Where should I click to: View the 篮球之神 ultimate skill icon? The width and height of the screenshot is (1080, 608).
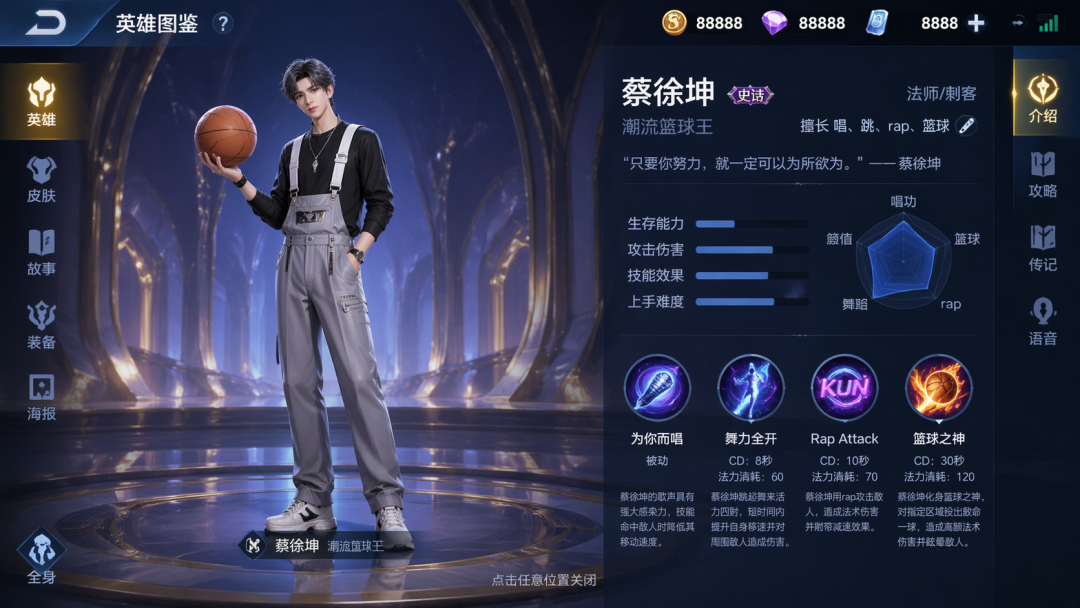coord(938,388)
